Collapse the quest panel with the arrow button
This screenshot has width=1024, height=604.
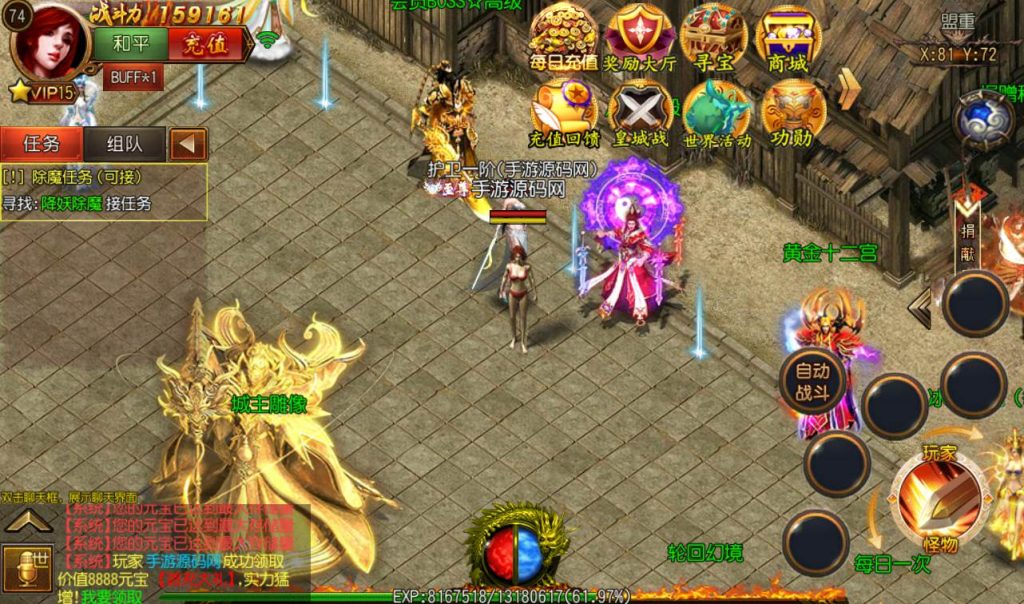[187, 144]
